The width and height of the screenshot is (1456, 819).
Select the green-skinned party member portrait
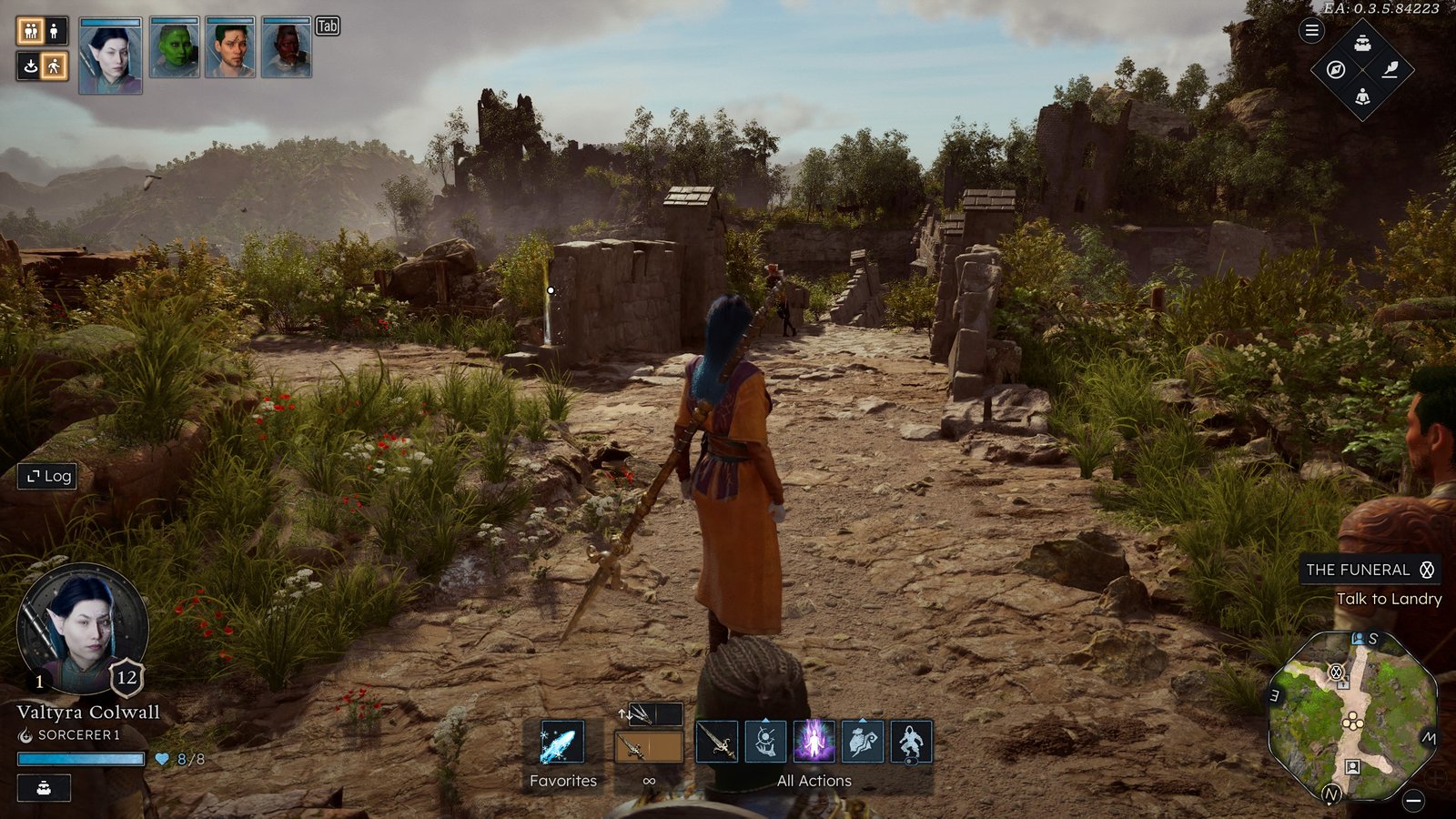pos(174,49)
